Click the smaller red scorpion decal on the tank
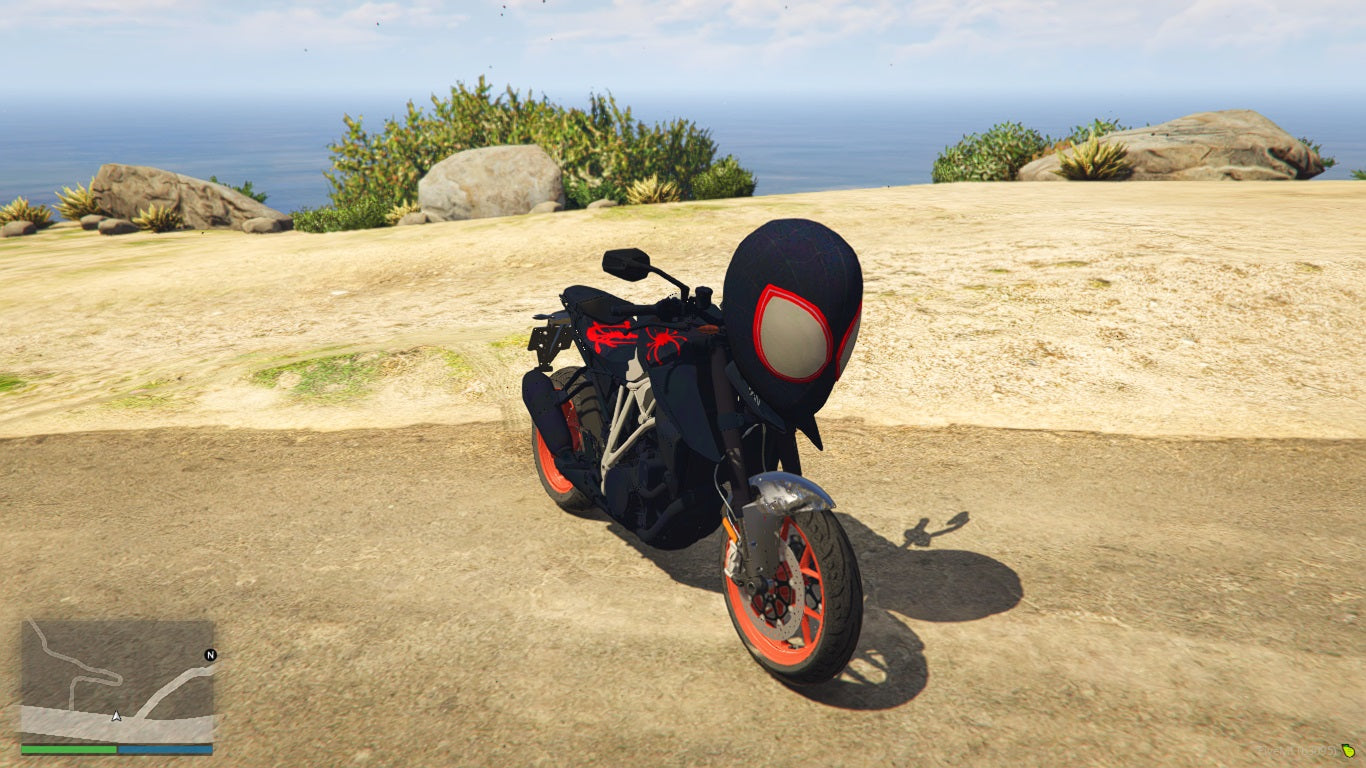Image resolution: width=1366 pixels, height=768 pixels. point(609,336)
